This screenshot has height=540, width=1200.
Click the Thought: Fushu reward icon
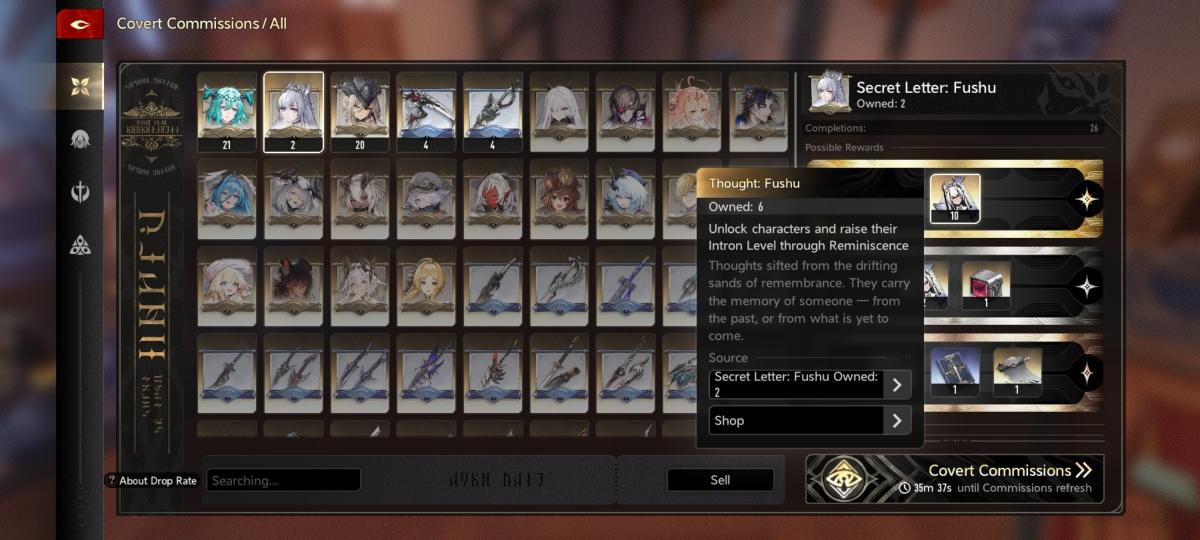pyautogui.click(x=955, y=199)
